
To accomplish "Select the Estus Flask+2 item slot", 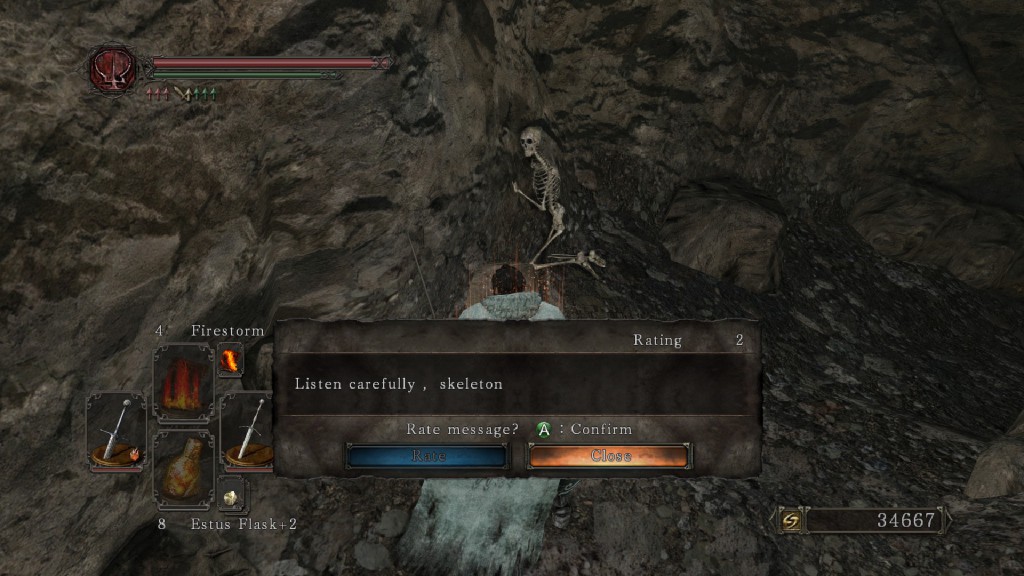I will pyautogui.click(x=183, y=469).
